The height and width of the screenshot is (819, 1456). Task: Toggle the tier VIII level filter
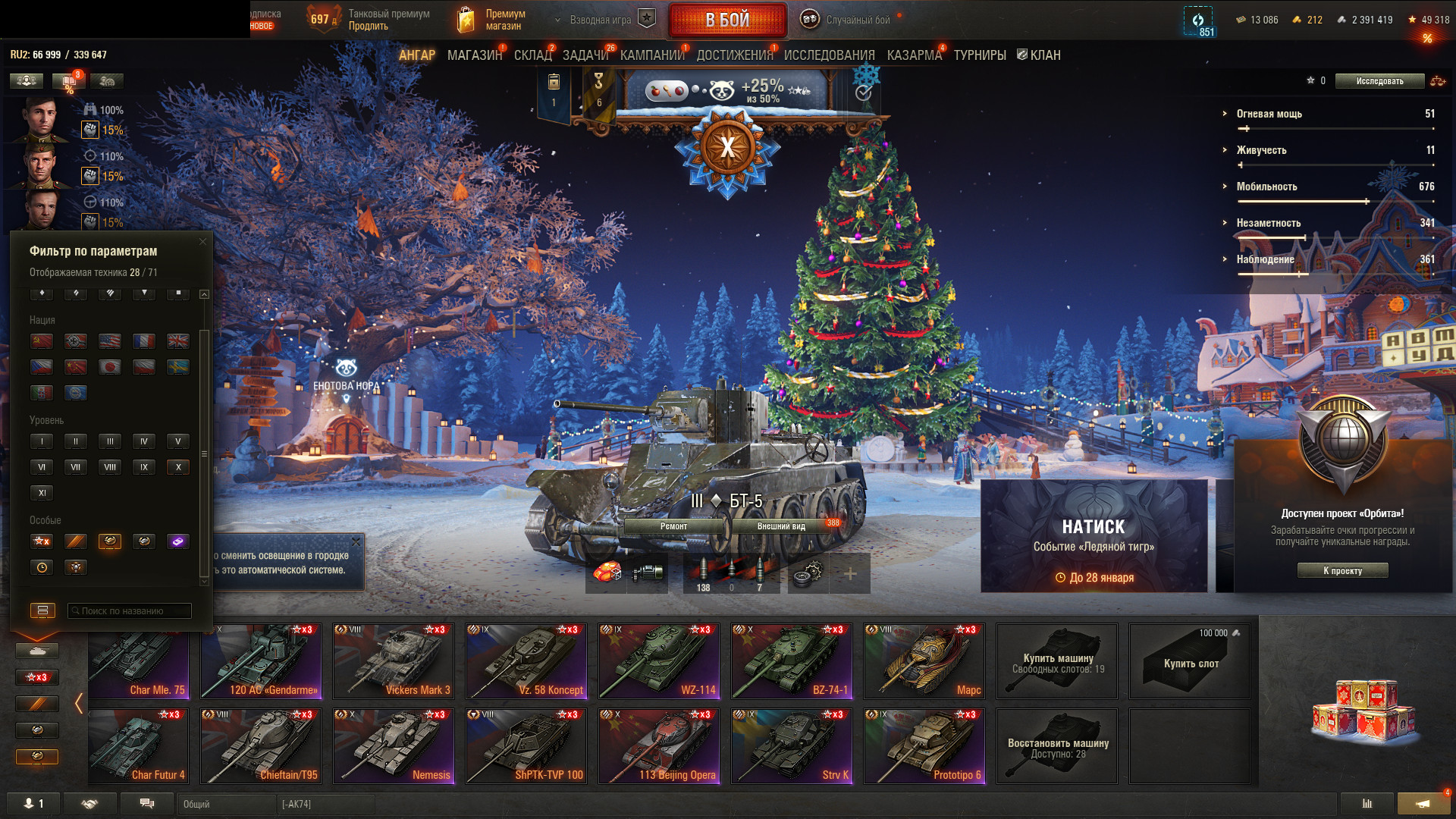click(110, 467)
